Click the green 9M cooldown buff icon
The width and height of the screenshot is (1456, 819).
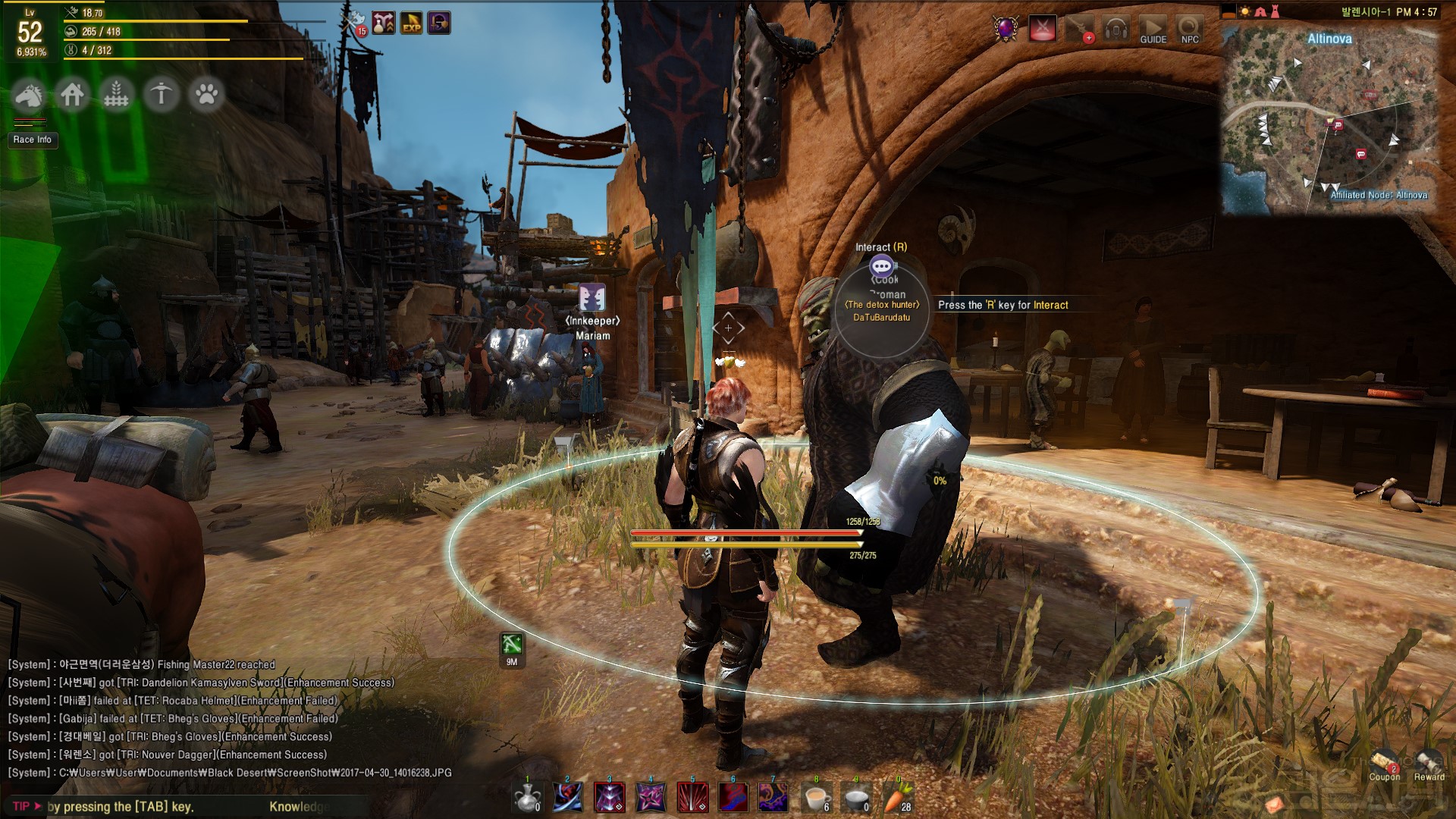point(512,645)
